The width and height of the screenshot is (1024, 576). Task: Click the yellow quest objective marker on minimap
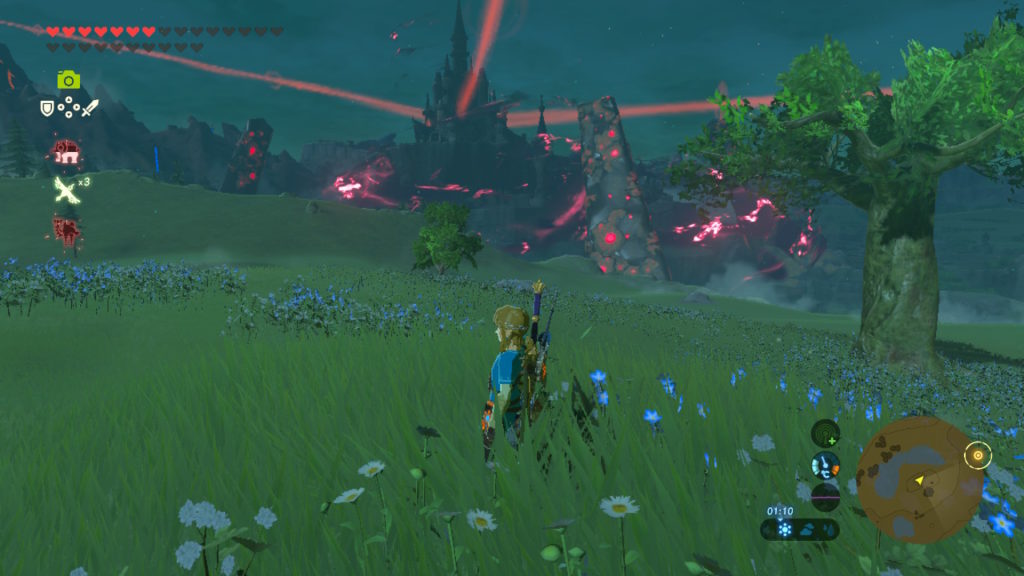pos(977,456)
